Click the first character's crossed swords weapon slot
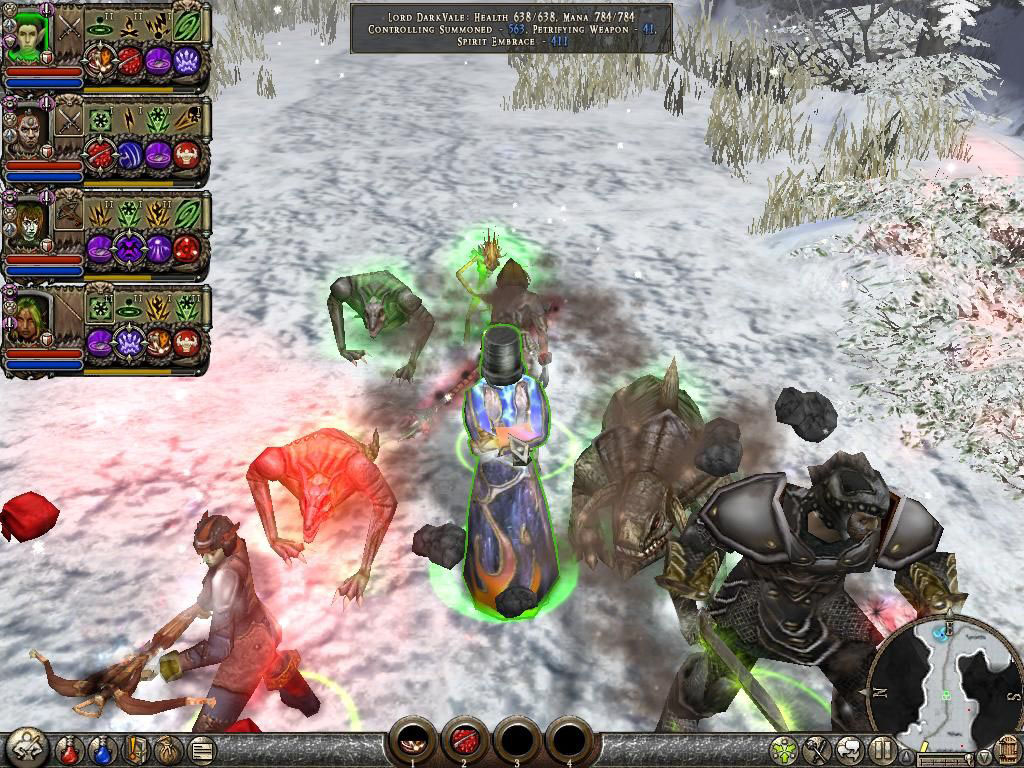The width and height of the screenshot is (1024, 768). click(x=69, y=29)
